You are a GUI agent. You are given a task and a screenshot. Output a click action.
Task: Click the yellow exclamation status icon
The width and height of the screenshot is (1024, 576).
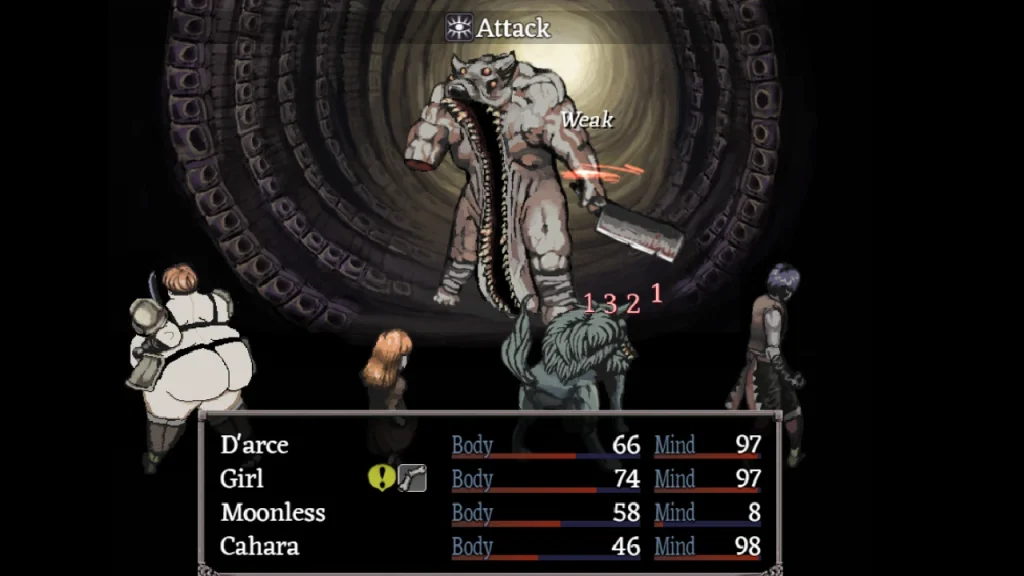[x=381, y=478]
